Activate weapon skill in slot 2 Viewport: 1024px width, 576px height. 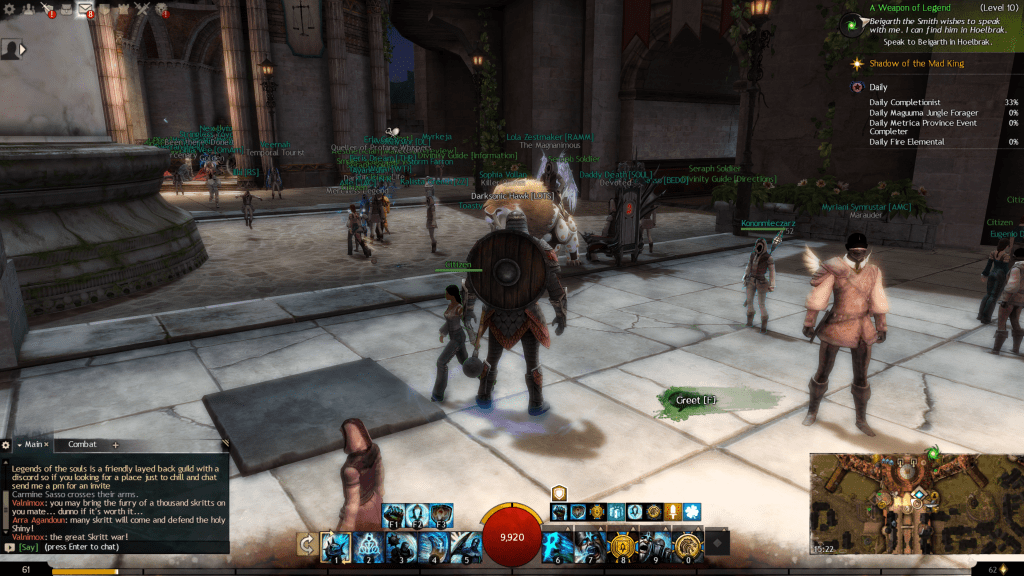pos(367,544)
